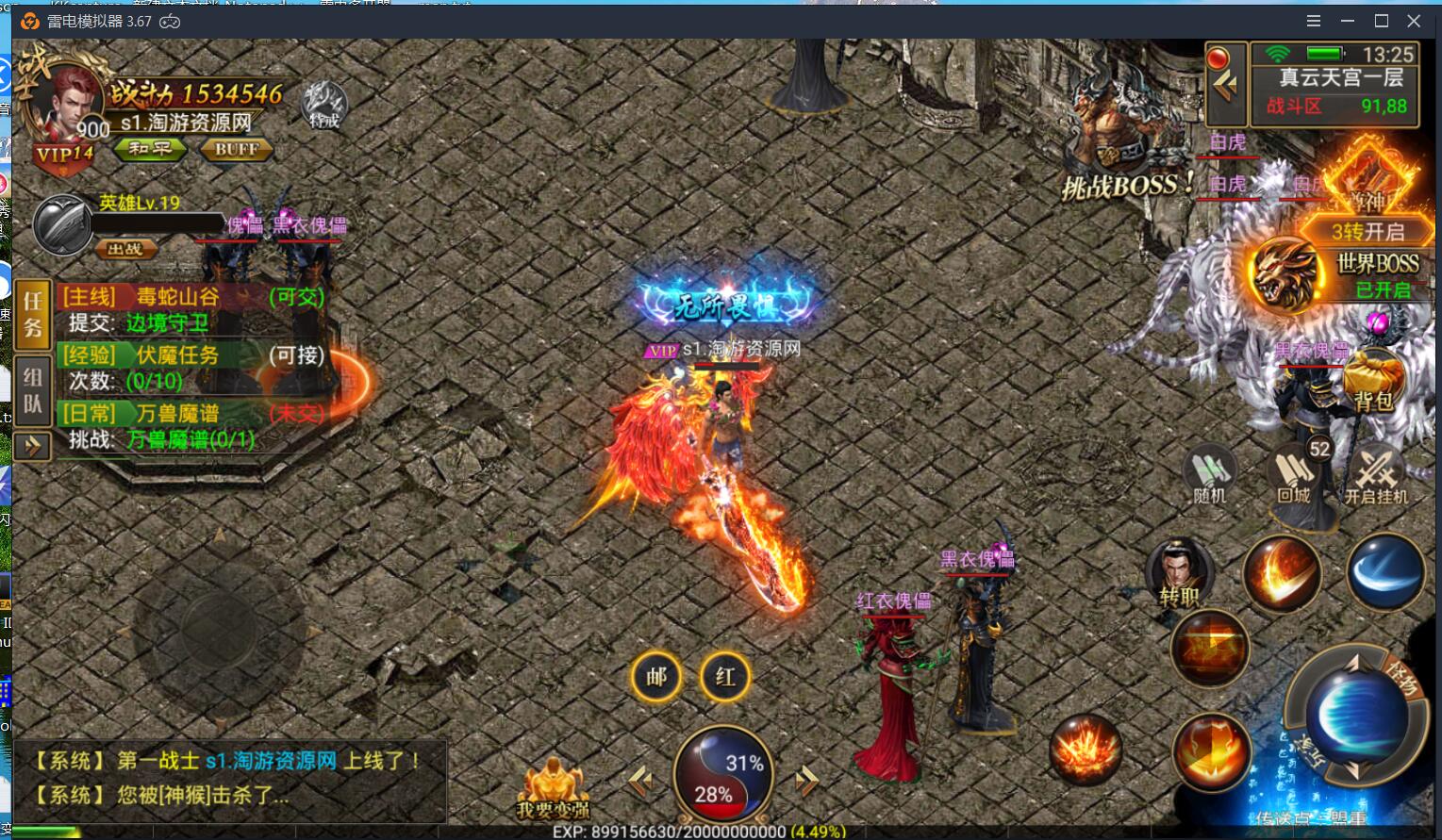
Task: Click the hero 出战 deploy button
Action: point(125,249)
